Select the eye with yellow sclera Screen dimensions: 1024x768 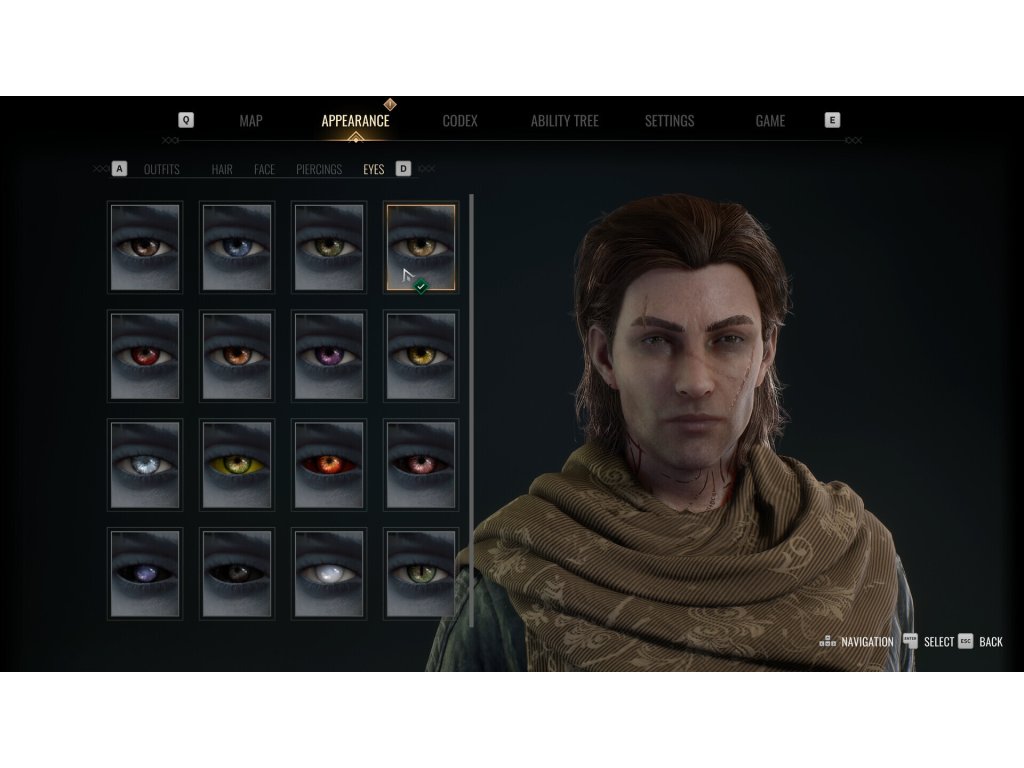point(237,464)
